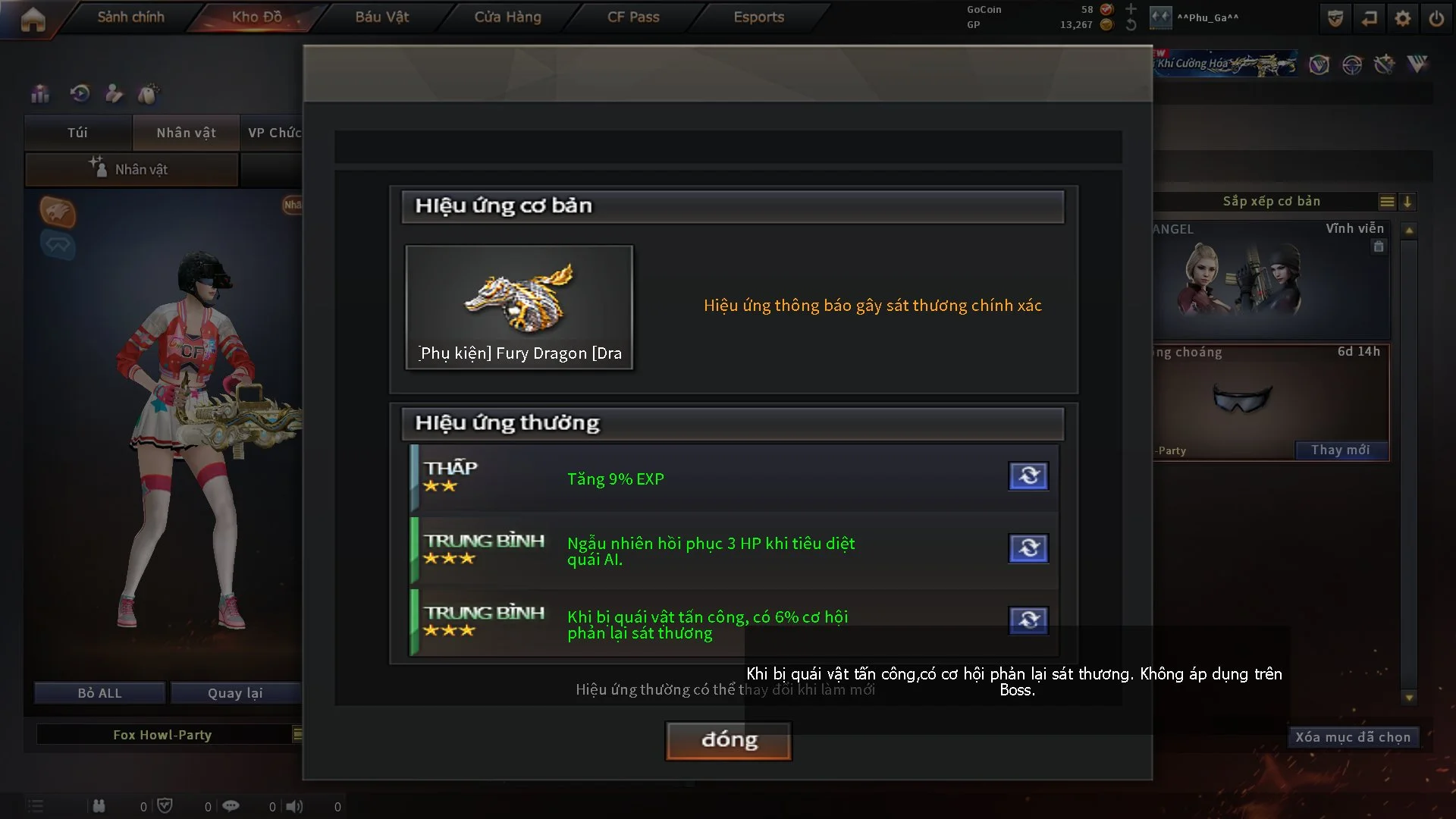Click the Quay lại button
Screen dimensions: 1456x819
[x=235, y=693]
